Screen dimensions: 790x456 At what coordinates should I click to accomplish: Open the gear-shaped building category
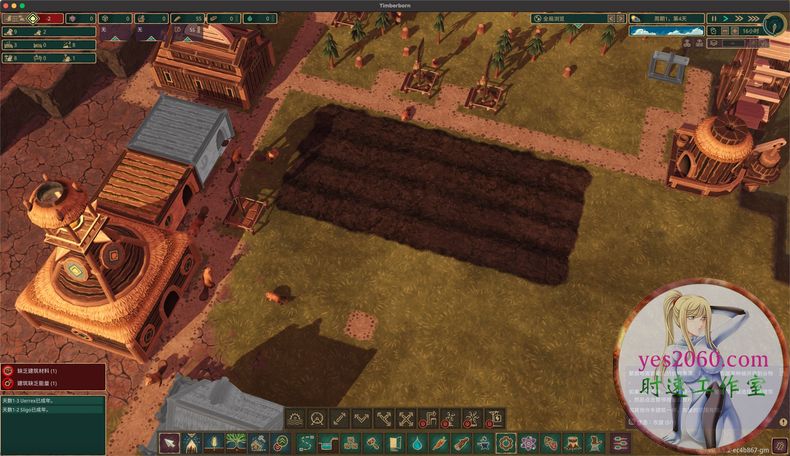tap(506, 442)
